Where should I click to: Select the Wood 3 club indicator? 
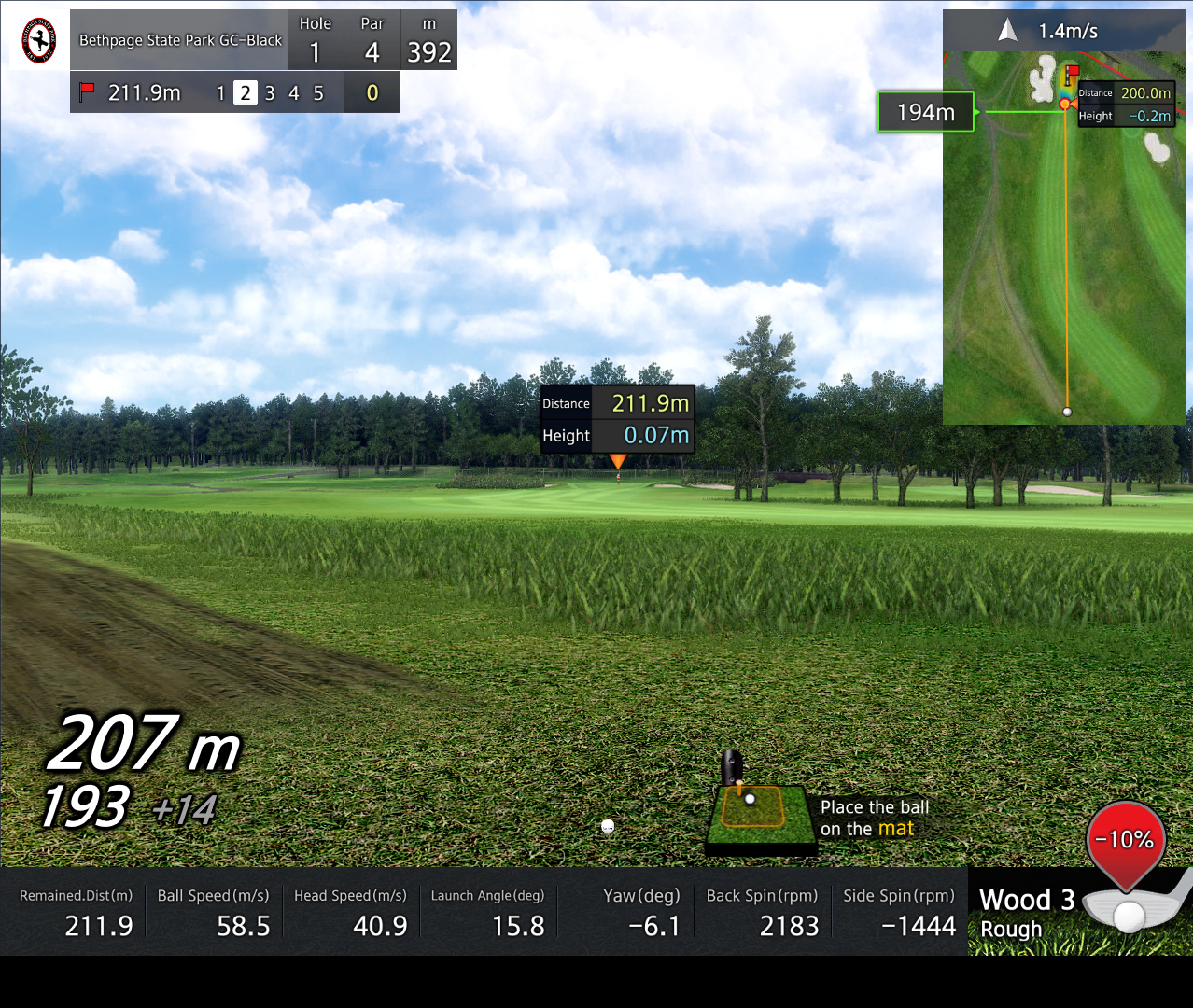pyautogui.click(x=1027, y=902)
